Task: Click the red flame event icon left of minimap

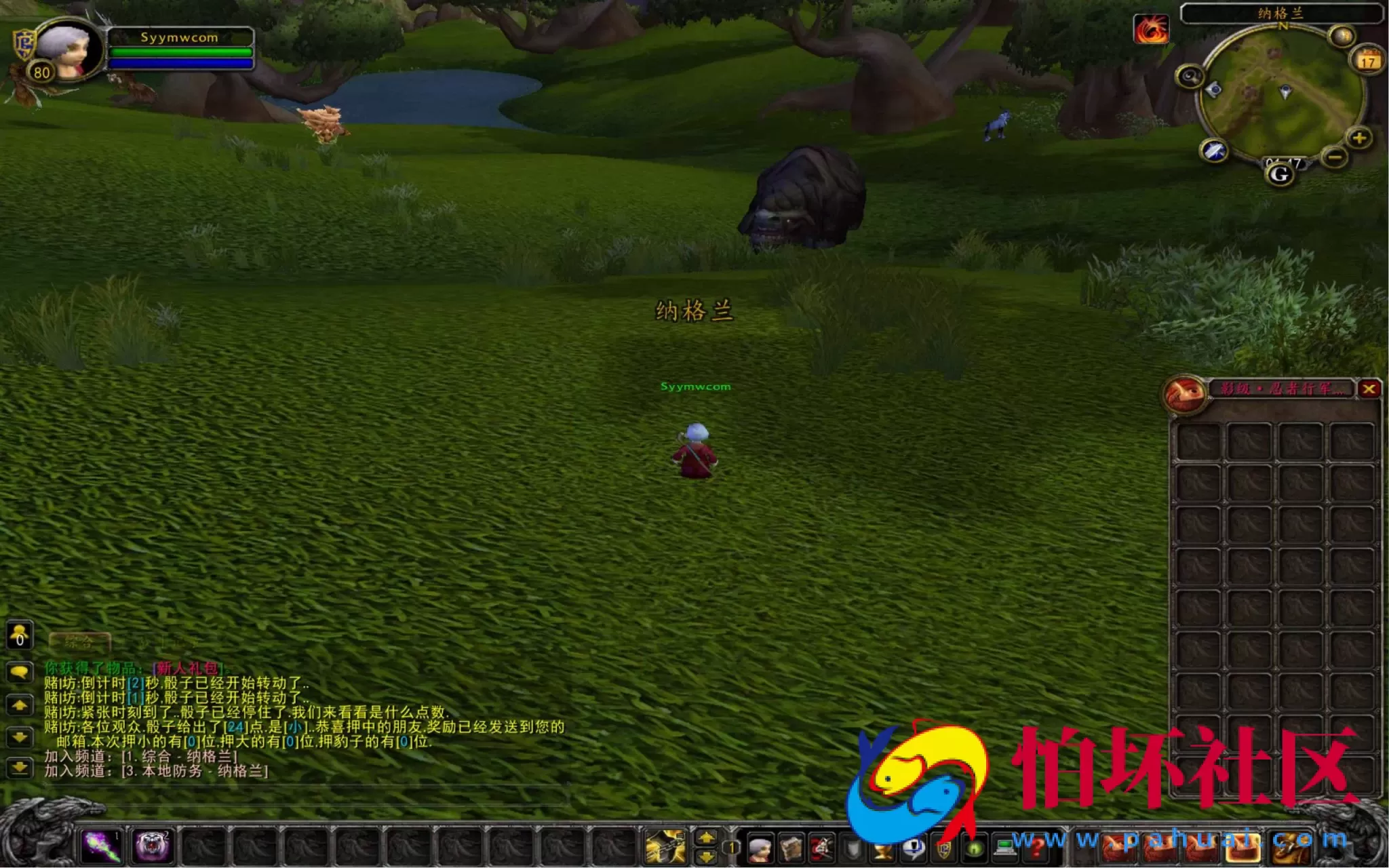Action: pos(1153,31)
